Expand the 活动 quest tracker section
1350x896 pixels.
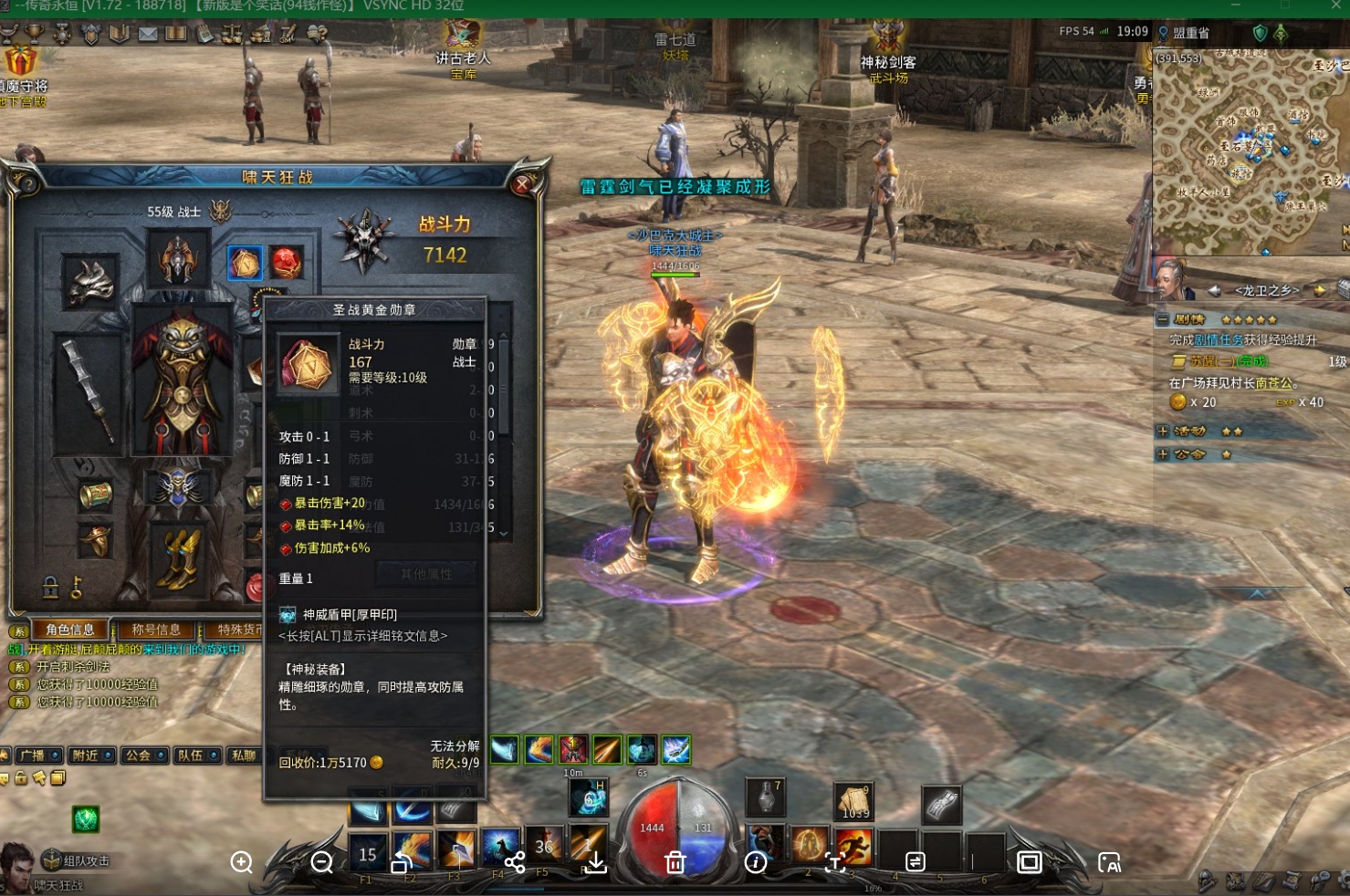tap(1163, 431)
